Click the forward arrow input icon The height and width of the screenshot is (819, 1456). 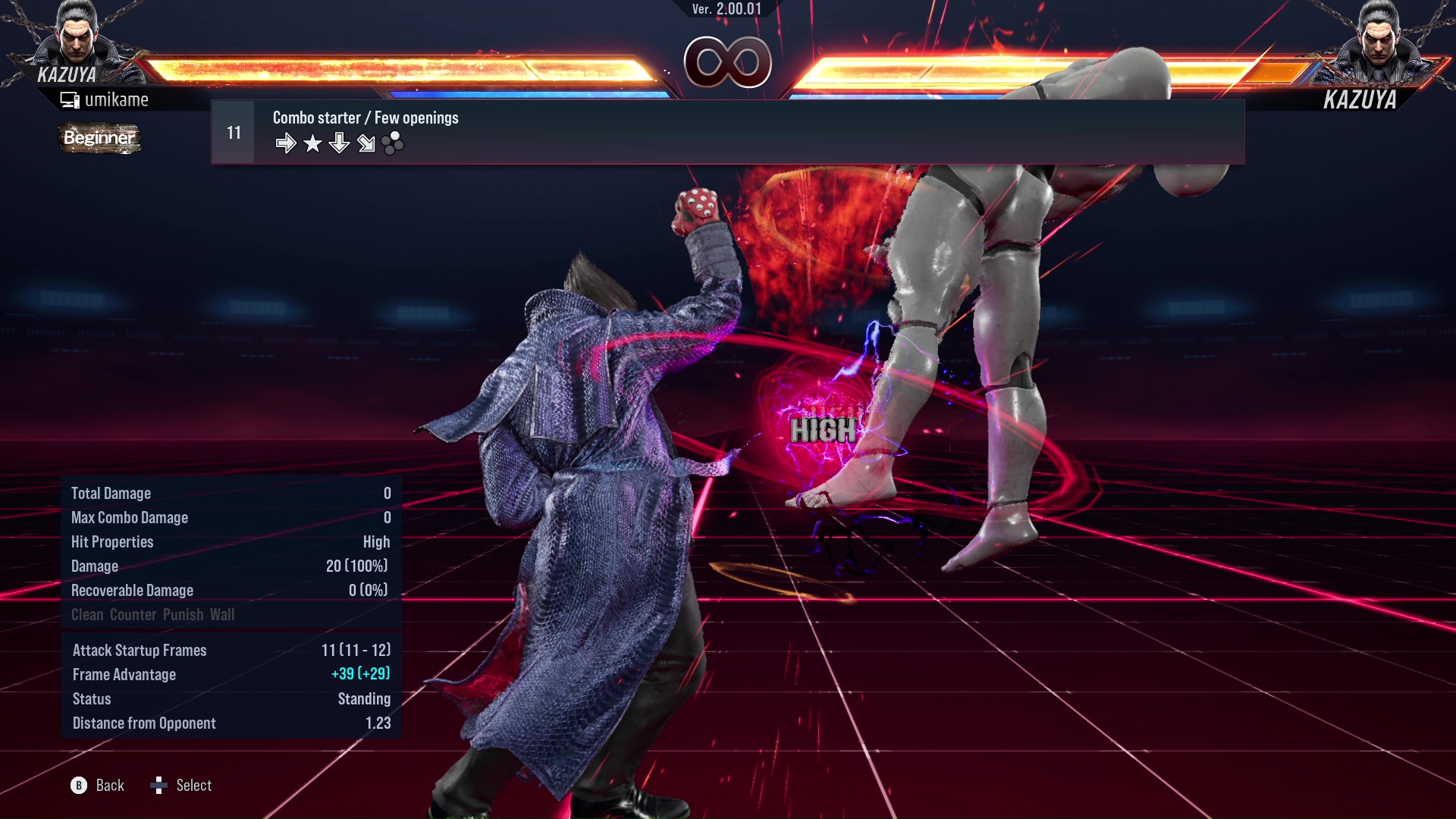[x=287, y=143]
